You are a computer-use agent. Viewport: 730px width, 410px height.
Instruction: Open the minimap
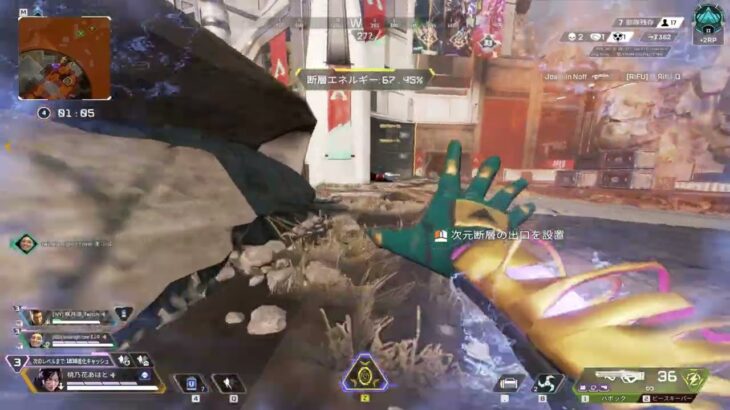tap(64, 58)
